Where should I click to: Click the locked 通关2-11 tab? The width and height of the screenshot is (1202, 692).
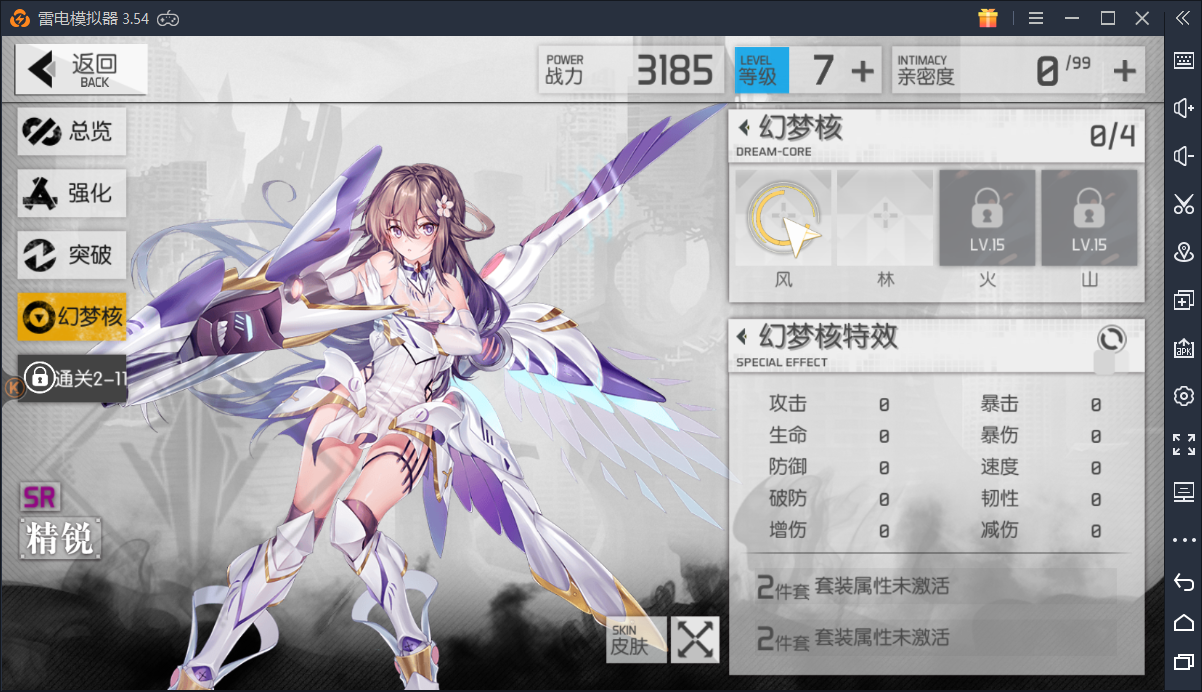pyautogui.click(x=72, y=378)
